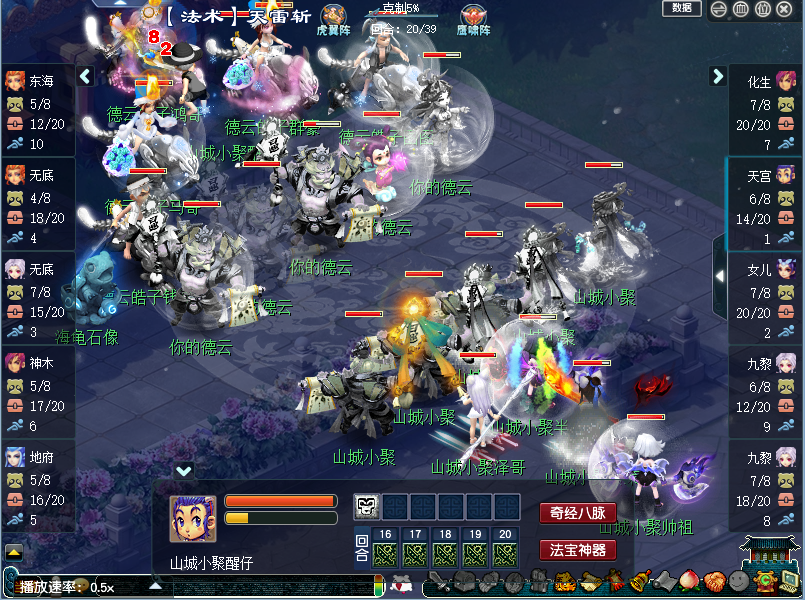Select the 化生 team member on the right
This screenshot has height=600, width=805.
coord(767,111)
